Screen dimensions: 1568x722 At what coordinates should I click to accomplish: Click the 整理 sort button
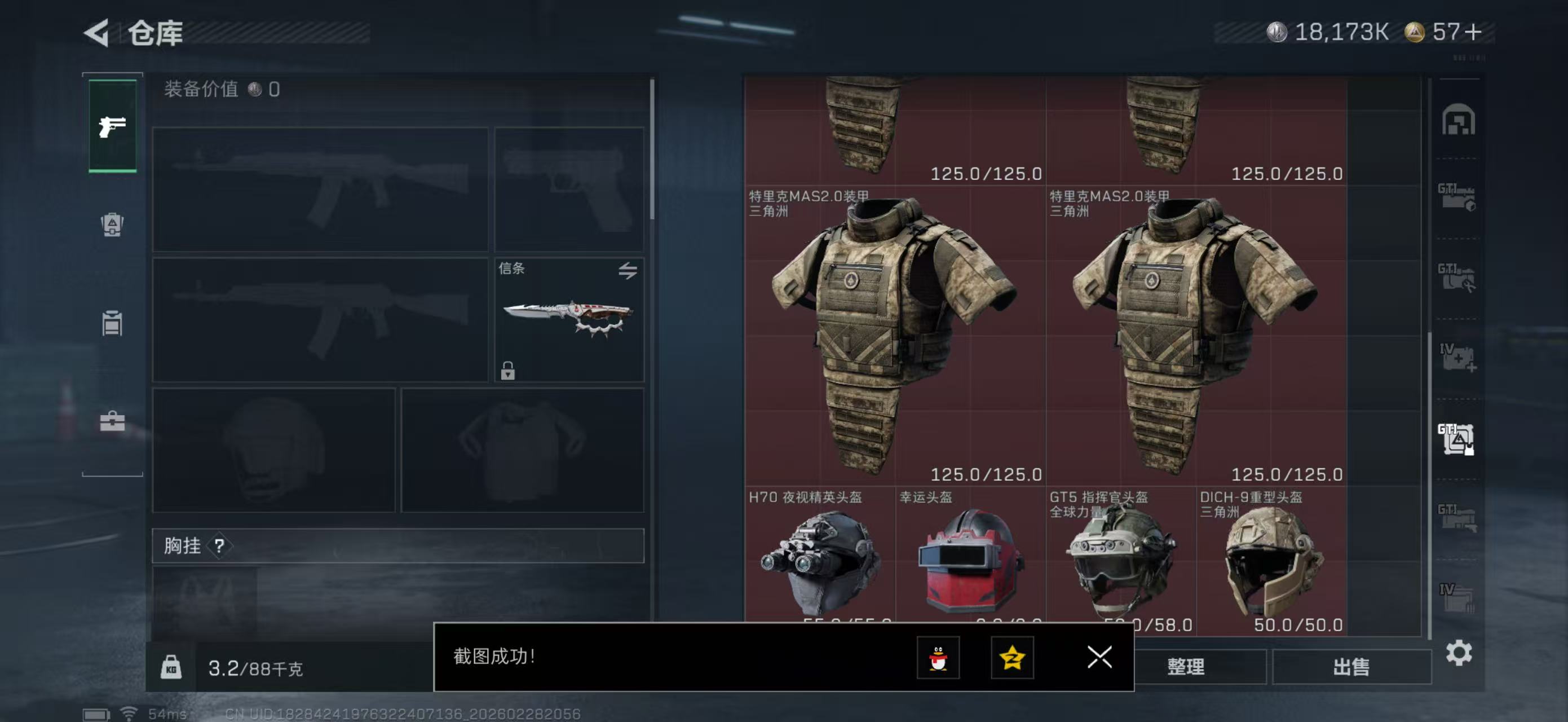point(1186,667)
